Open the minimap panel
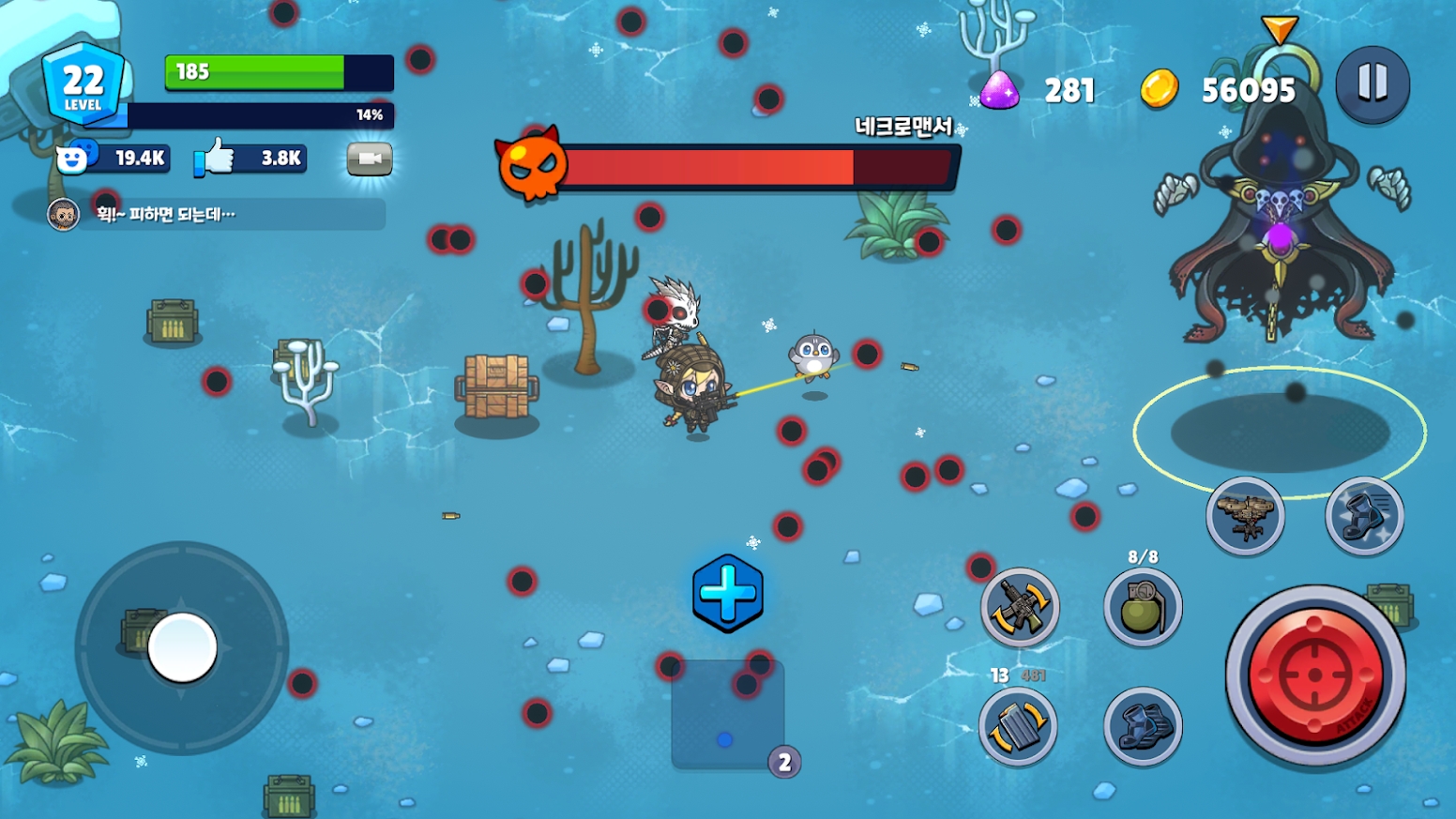 coord(728,715)
